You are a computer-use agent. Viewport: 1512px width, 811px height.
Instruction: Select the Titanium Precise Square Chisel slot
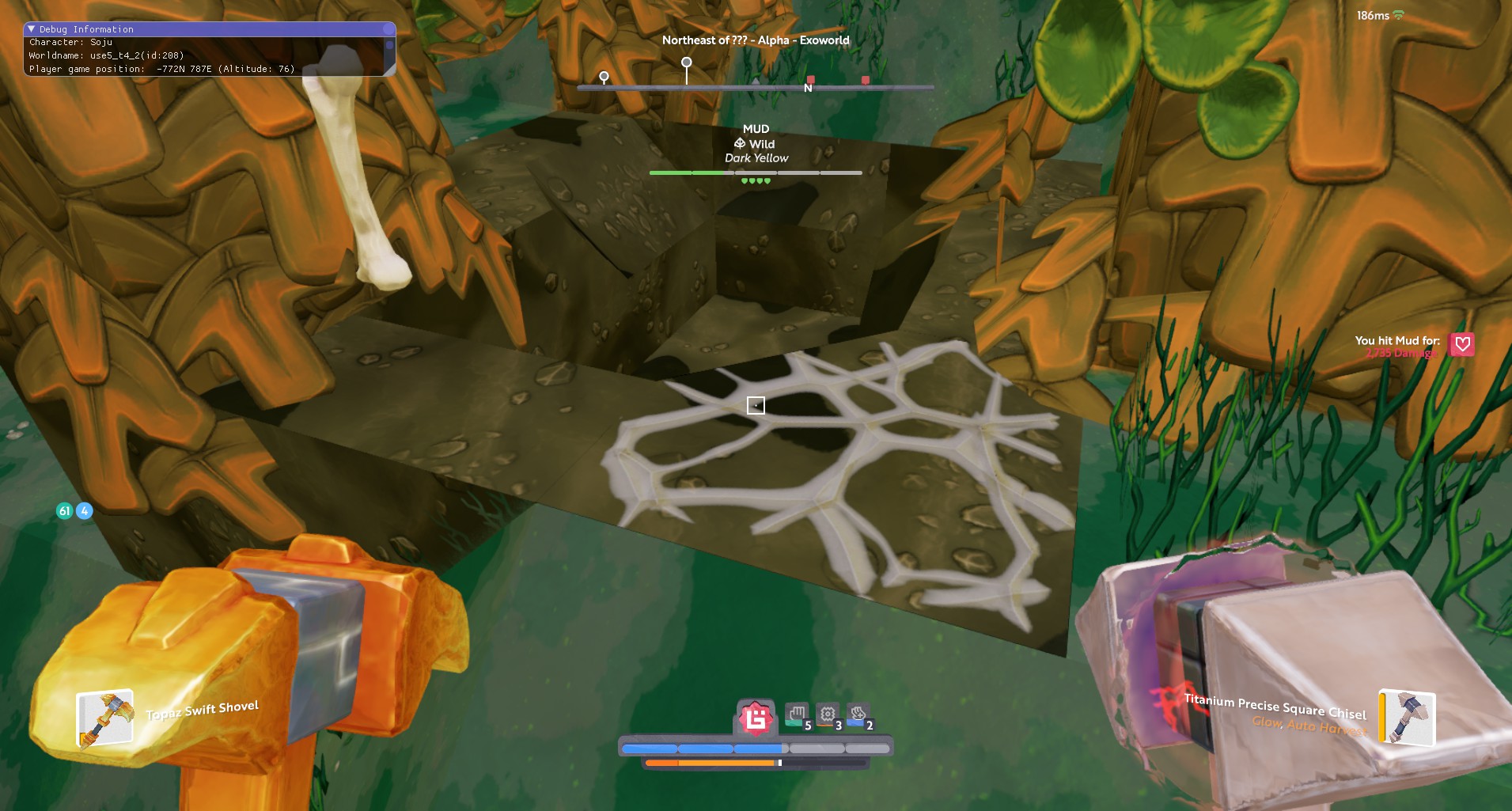pyautogui.click(x=1407, y=717)
